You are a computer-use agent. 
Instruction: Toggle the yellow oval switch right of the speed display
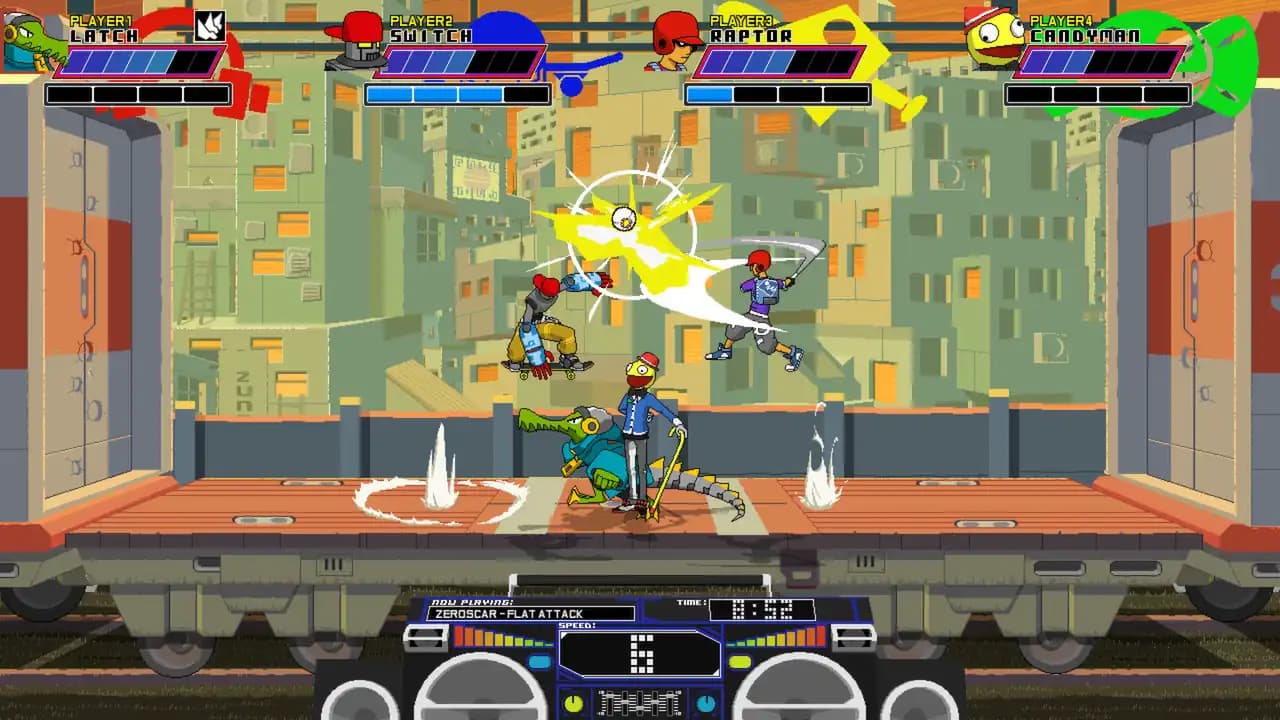[x=739, y=661]
